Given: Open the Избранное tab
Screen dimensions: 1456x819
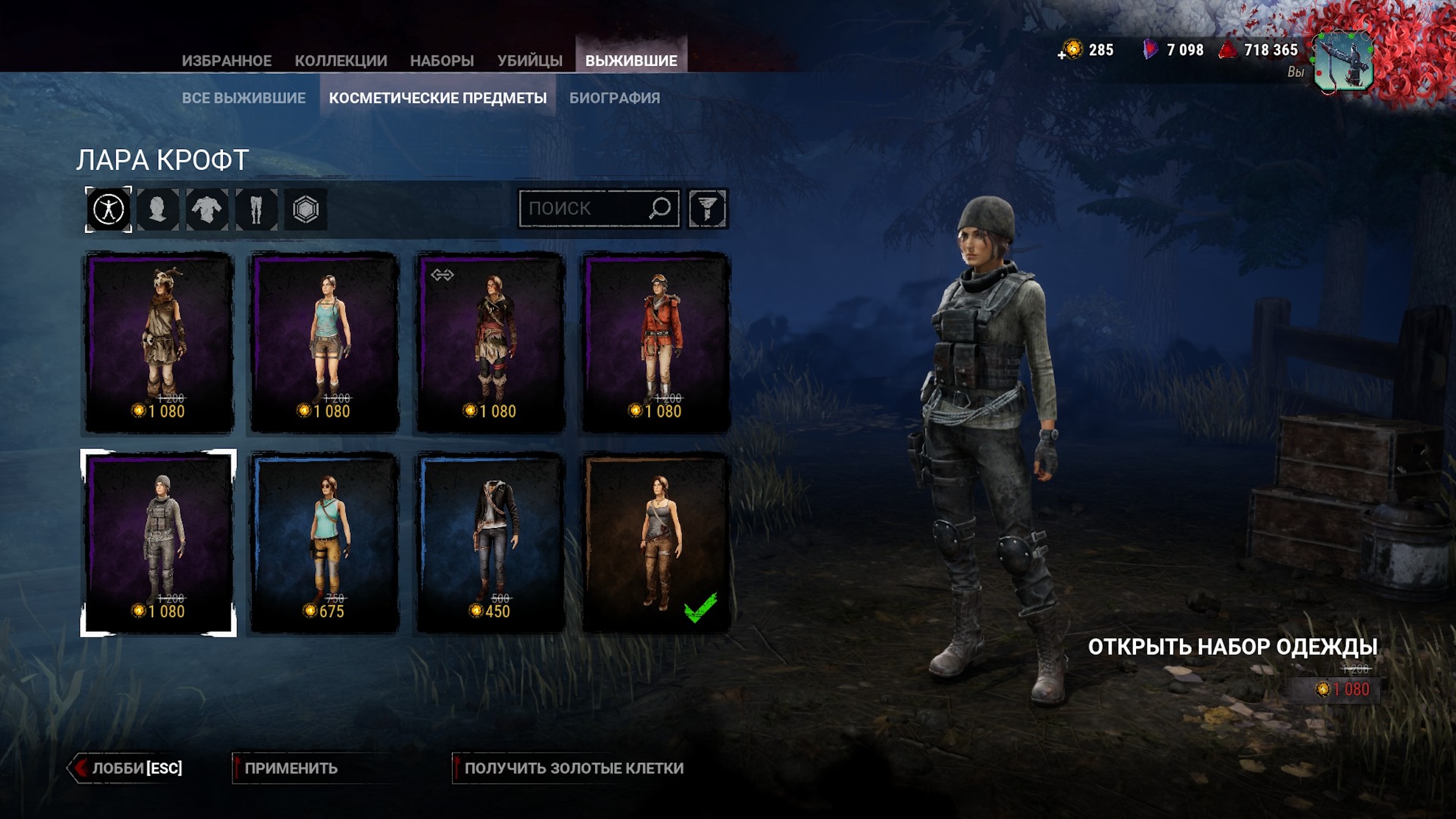Looking at the screenshot, I should point(226,60).
